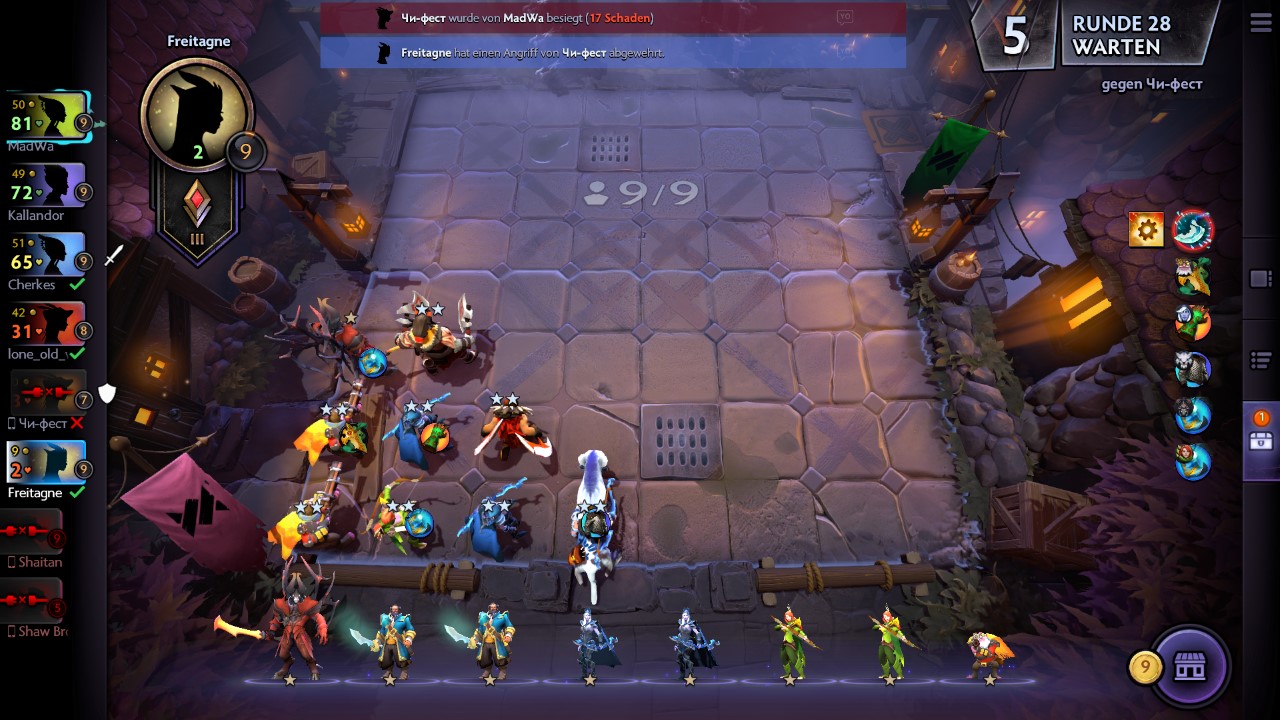
Task: Open the item chest with notification badge
Action: [x=1260, y=441]
